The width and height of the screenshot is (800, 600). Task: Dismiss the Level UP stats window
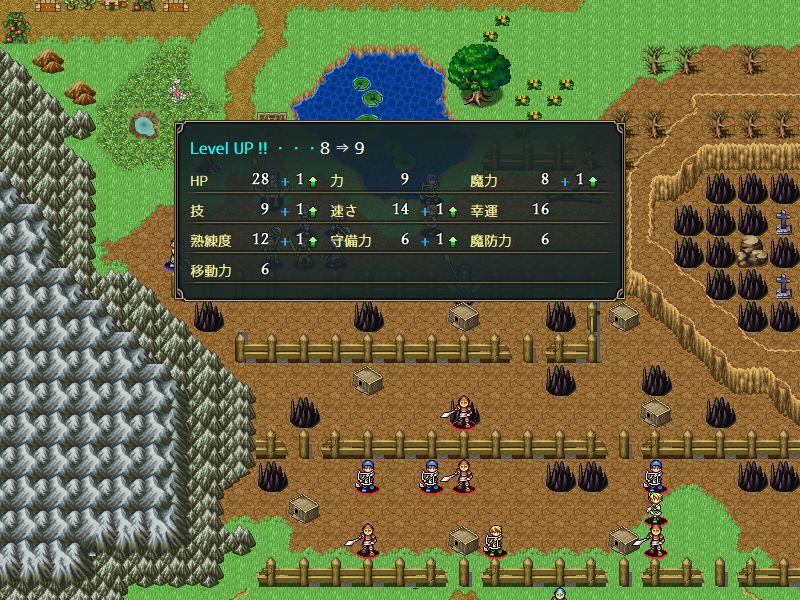tap(400, 210)
